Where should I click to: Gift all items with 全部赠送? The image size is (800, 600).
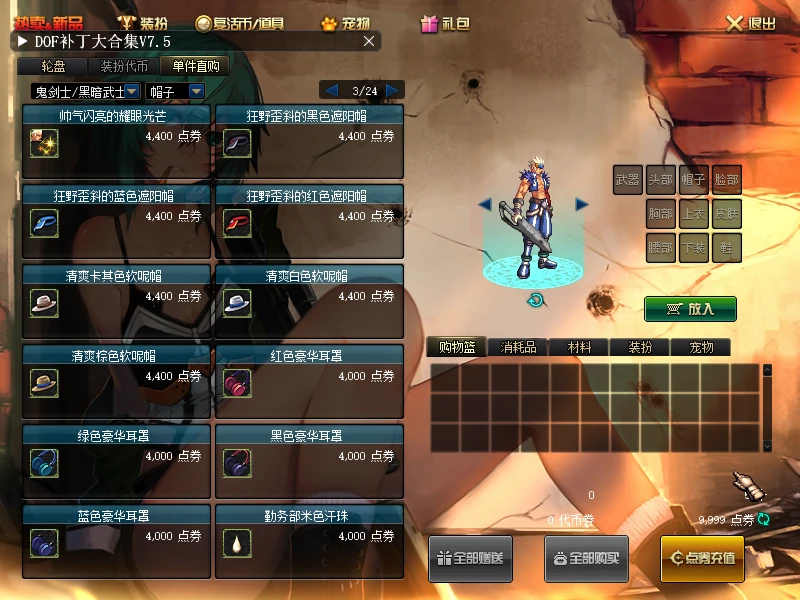point(470,557)
